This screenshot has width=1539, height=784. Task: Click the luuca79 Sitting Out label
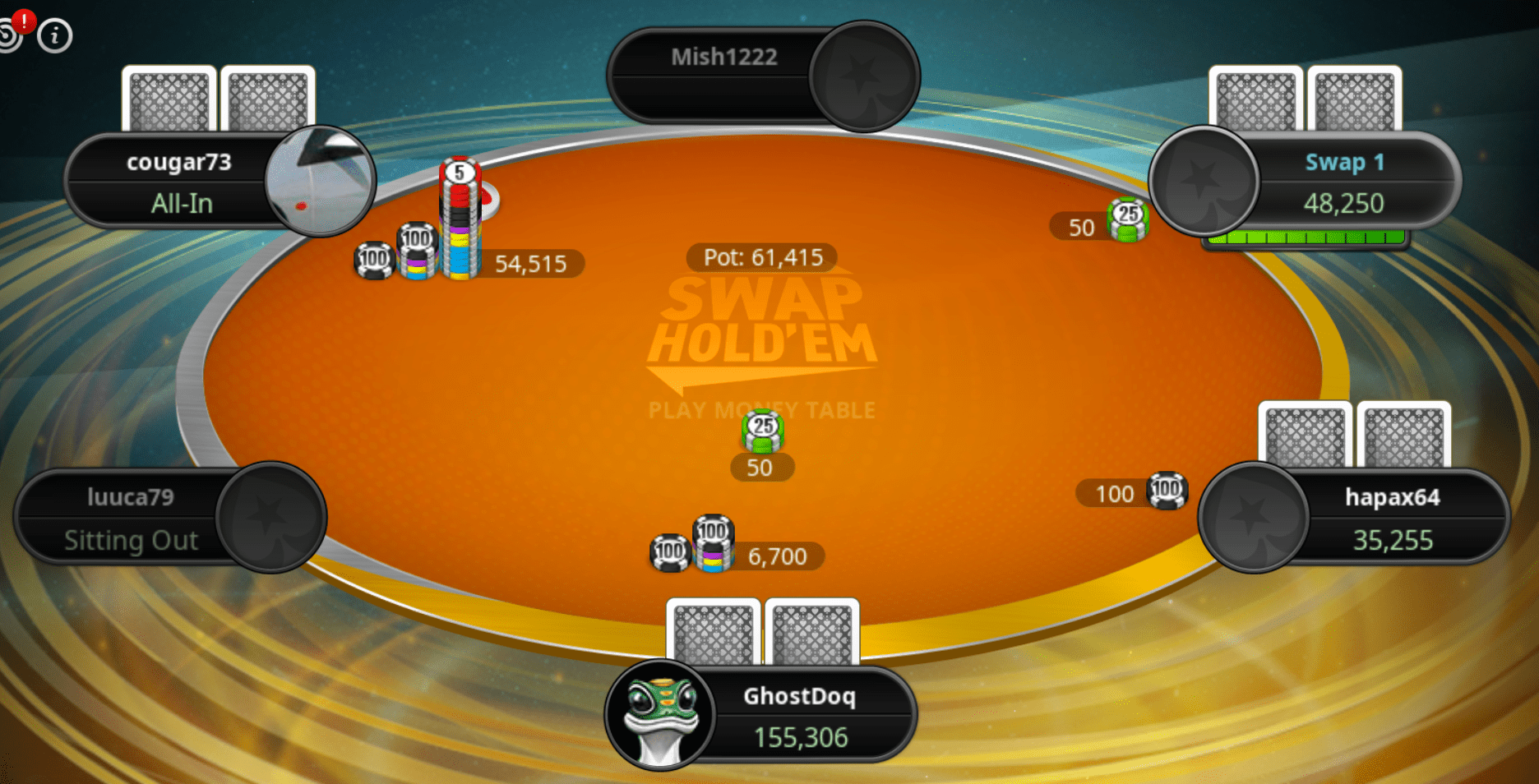click(x=132, y=540)
